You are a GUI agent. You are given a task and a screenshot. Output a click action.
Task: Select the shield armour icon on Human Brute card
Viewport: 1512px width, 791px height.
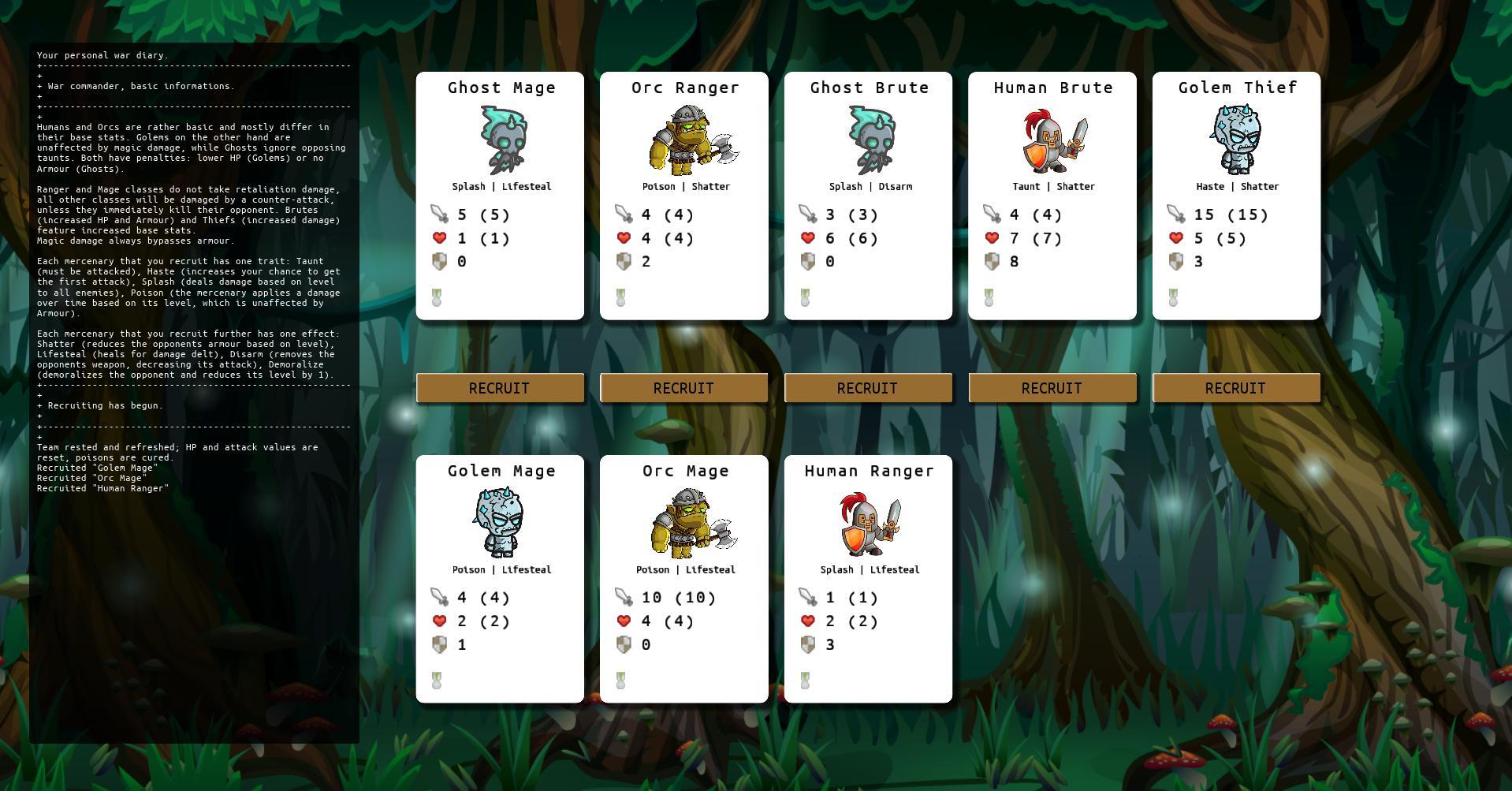tap(992, 261)
